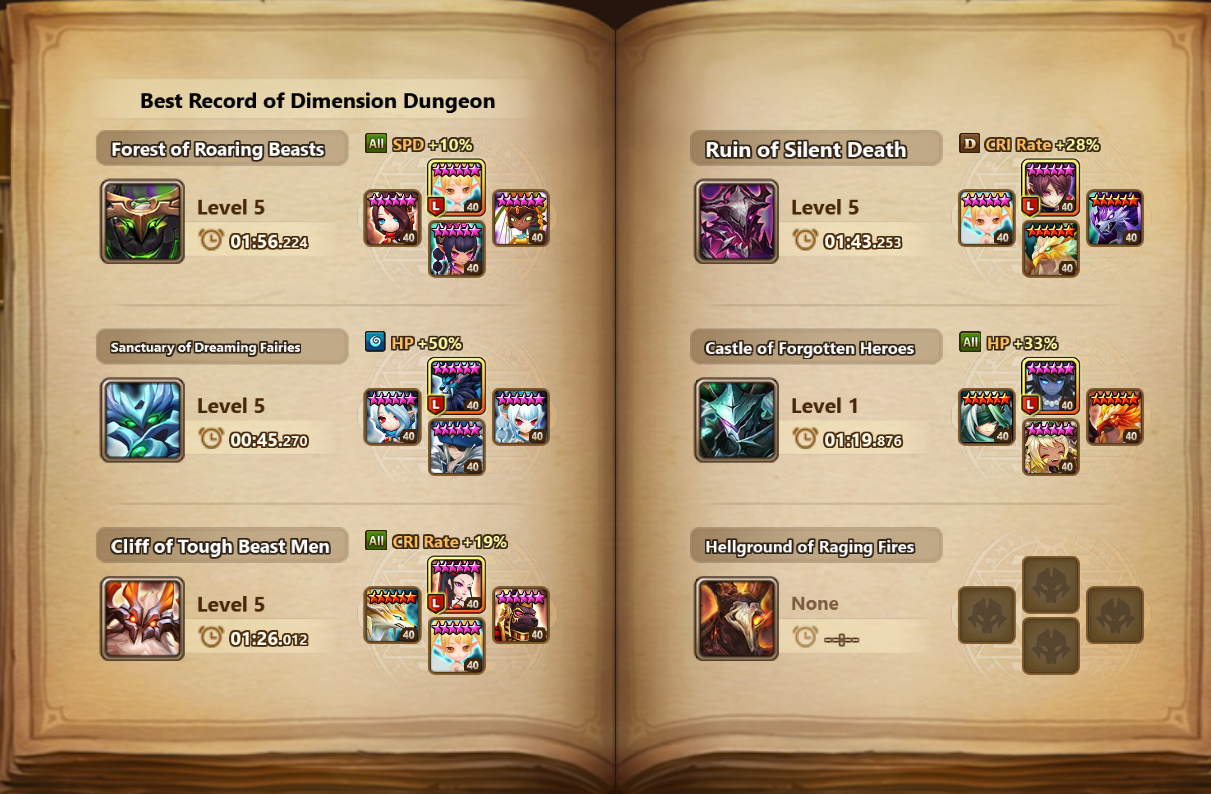Click the Ruin of Silent Death title banner
Image resolution: width=1211 pixels, height=794 pixels.
(814, 149)
